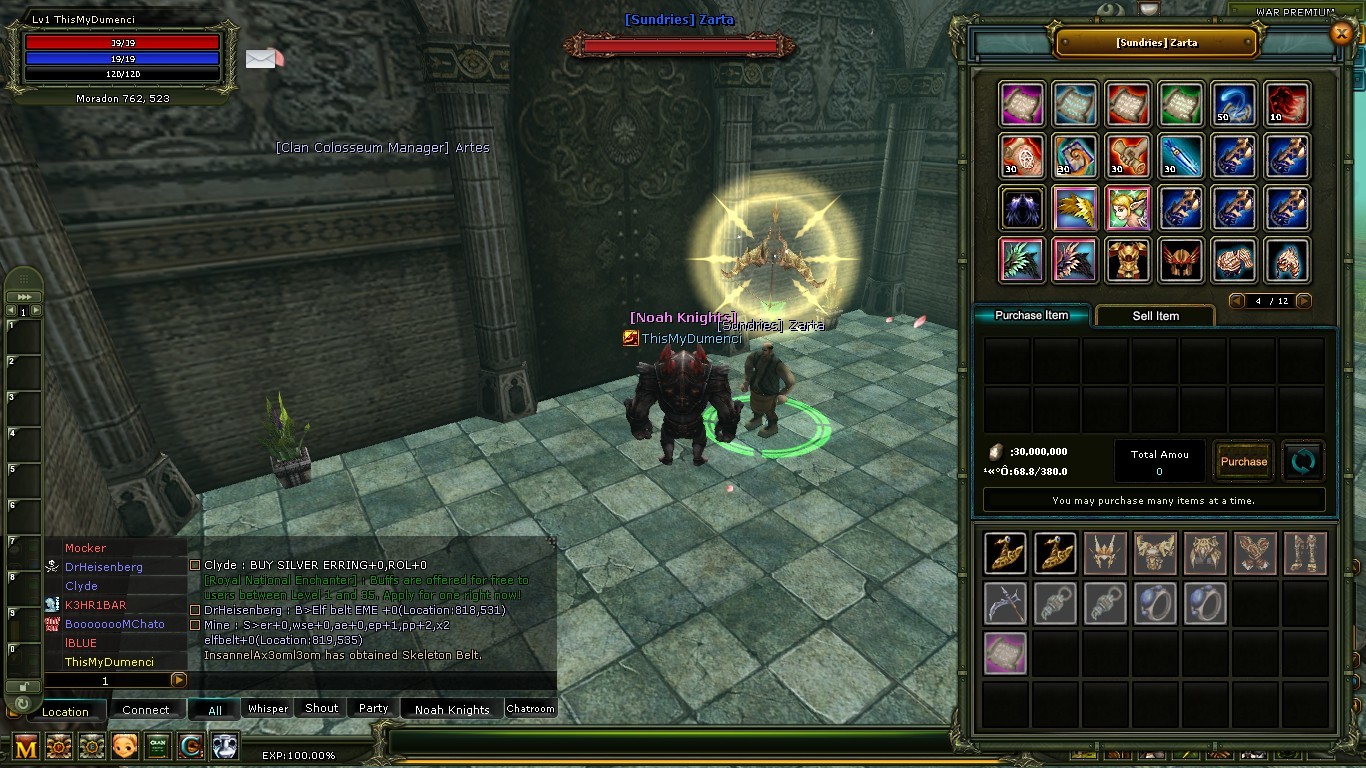Screen dimensions: 1366x768
Task: Select DrHeisenberg in the player list
Action: pyautogui.click(x=104, y=567)
